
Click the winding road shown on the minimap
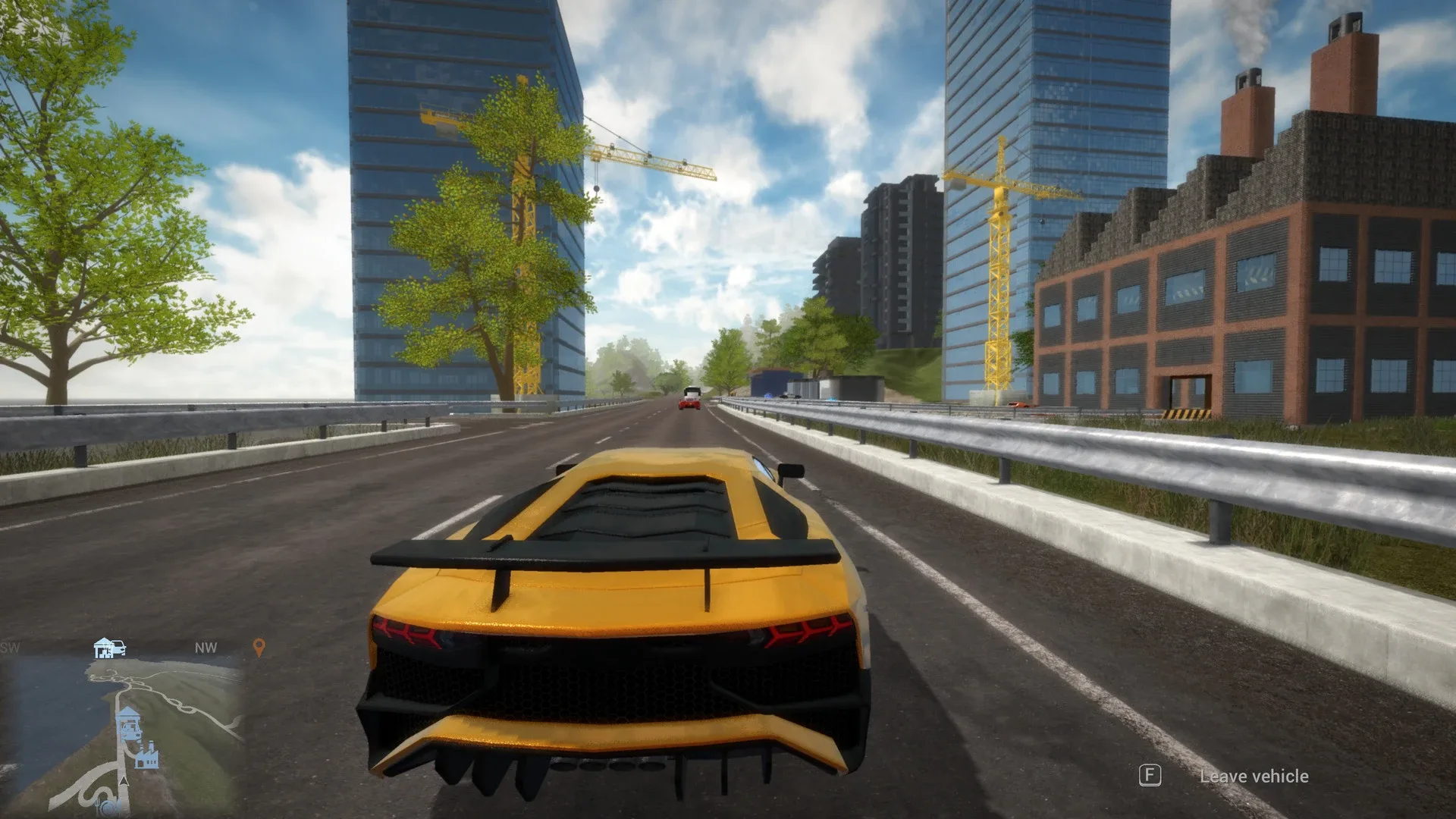point(183,704)
